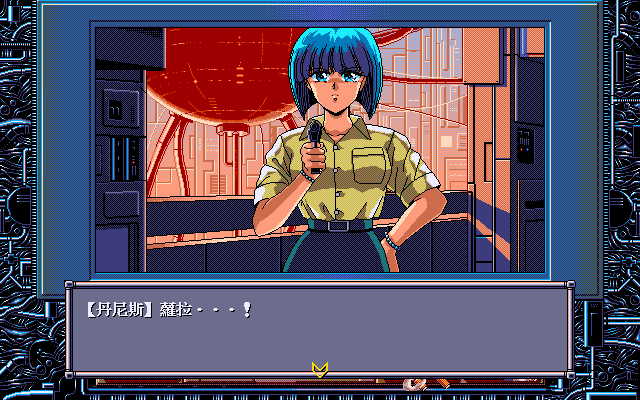The image size is (640, 400).
Task: Click the yellow continue arrow indicator
Action: pyautogui.click(x=320, y=370)
